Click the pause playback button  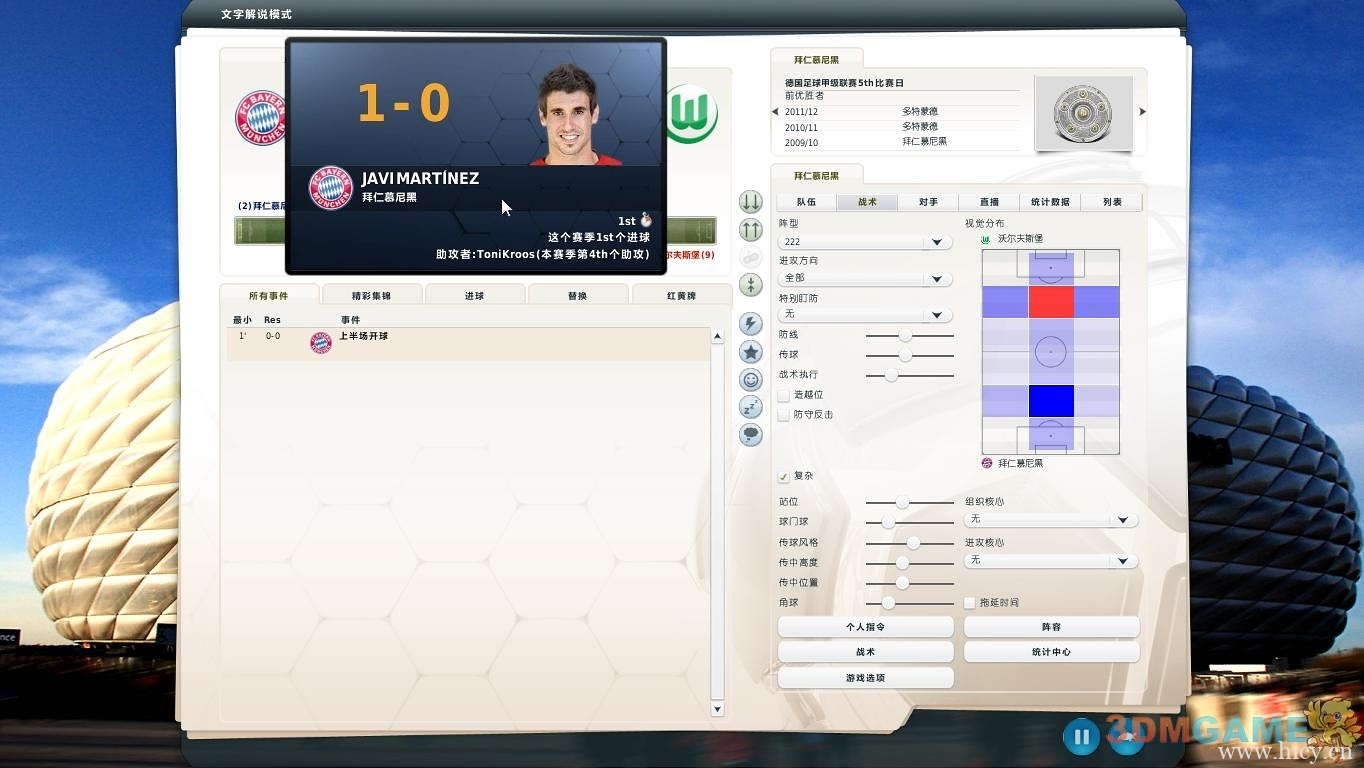1081,737
